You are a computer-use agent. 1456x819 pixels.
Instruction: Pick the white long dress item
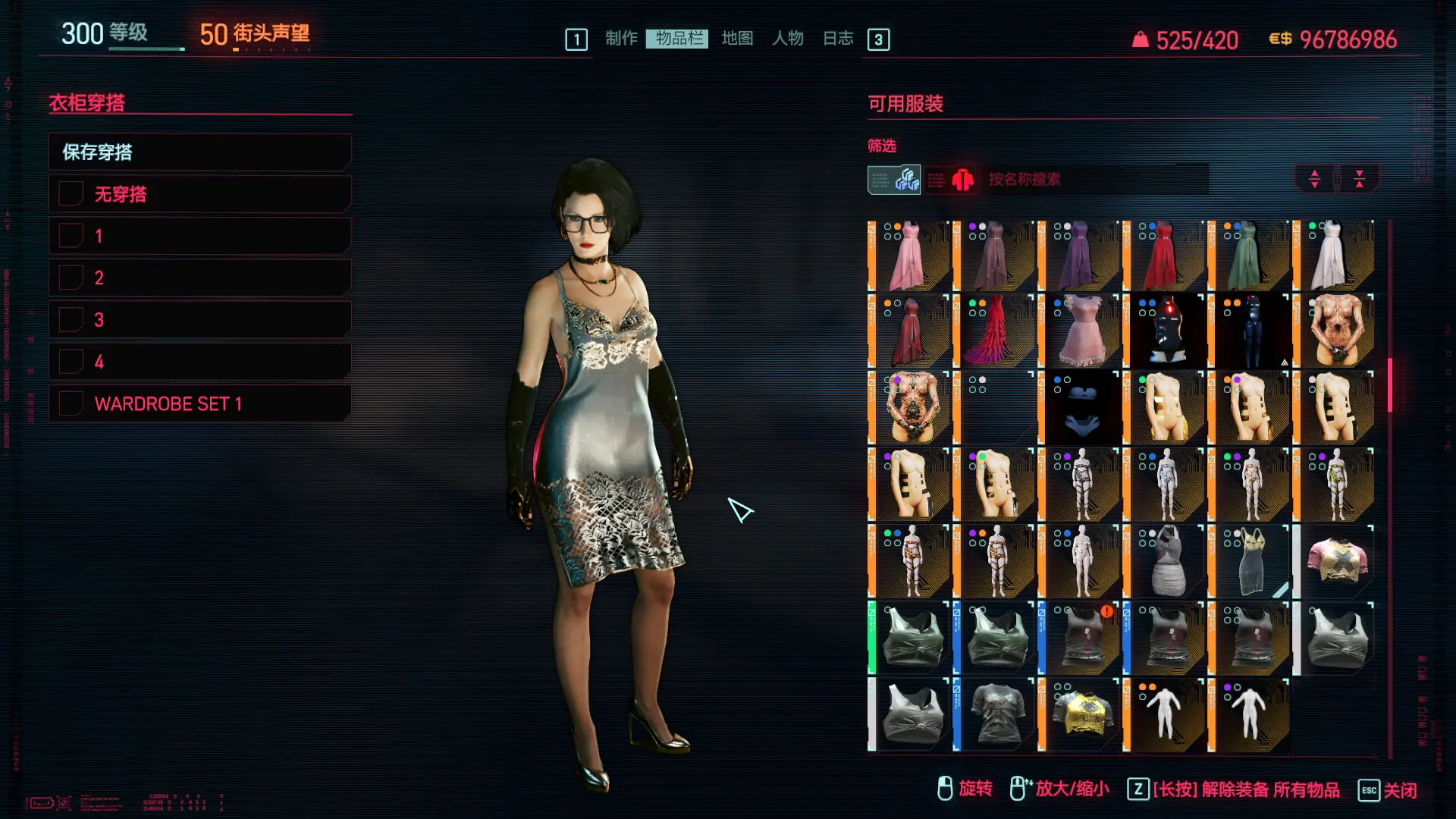[1334, 256]
